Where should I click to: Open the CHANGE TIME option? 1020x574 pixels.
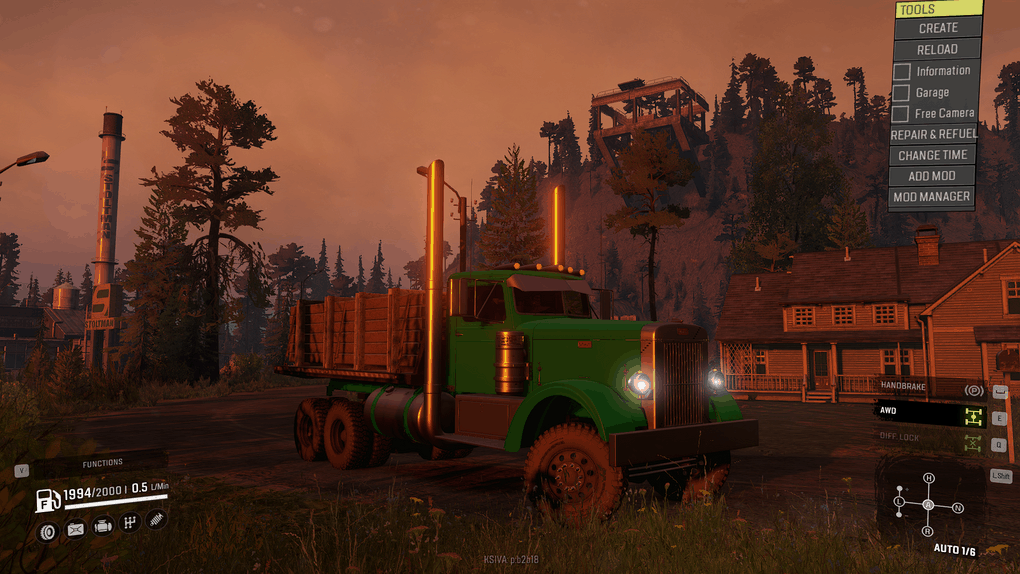932,155
